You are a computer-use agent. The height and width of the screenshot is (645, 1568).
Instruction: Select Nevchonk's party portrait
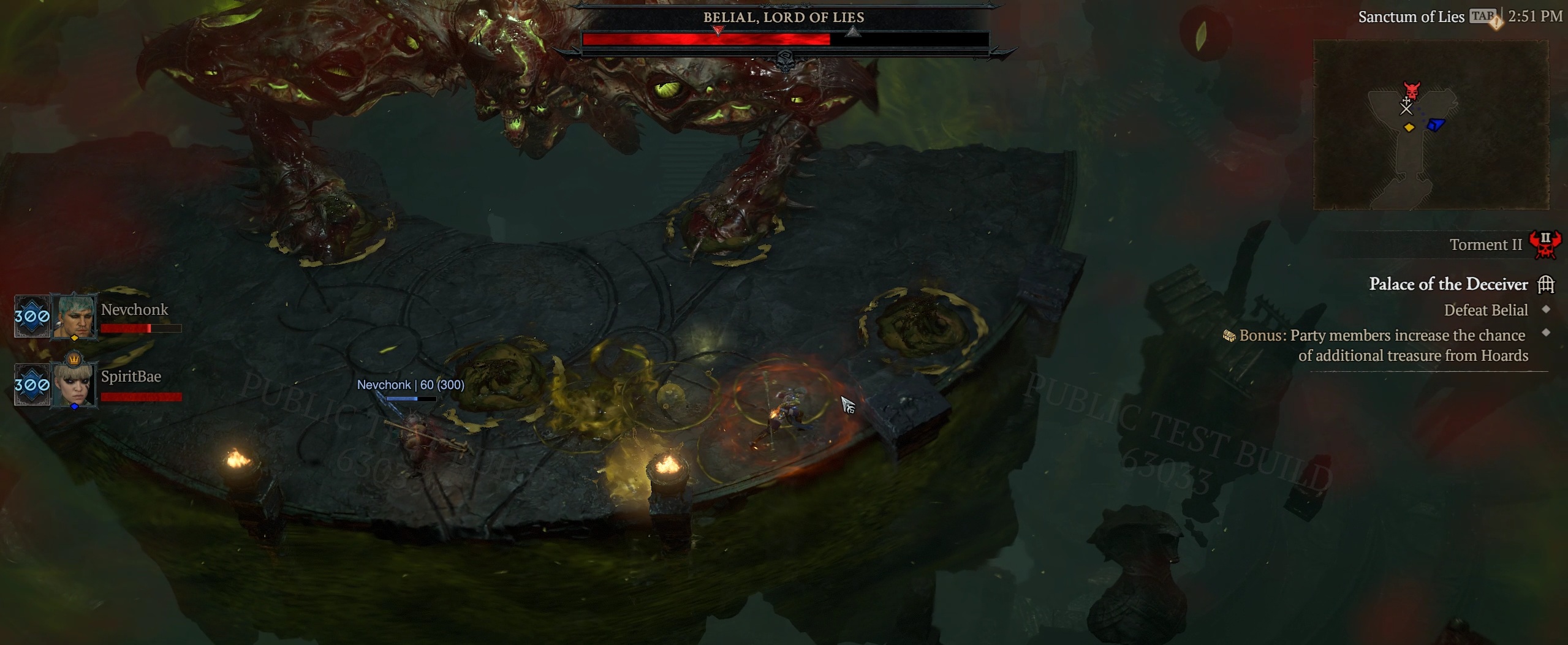[74, 316]
